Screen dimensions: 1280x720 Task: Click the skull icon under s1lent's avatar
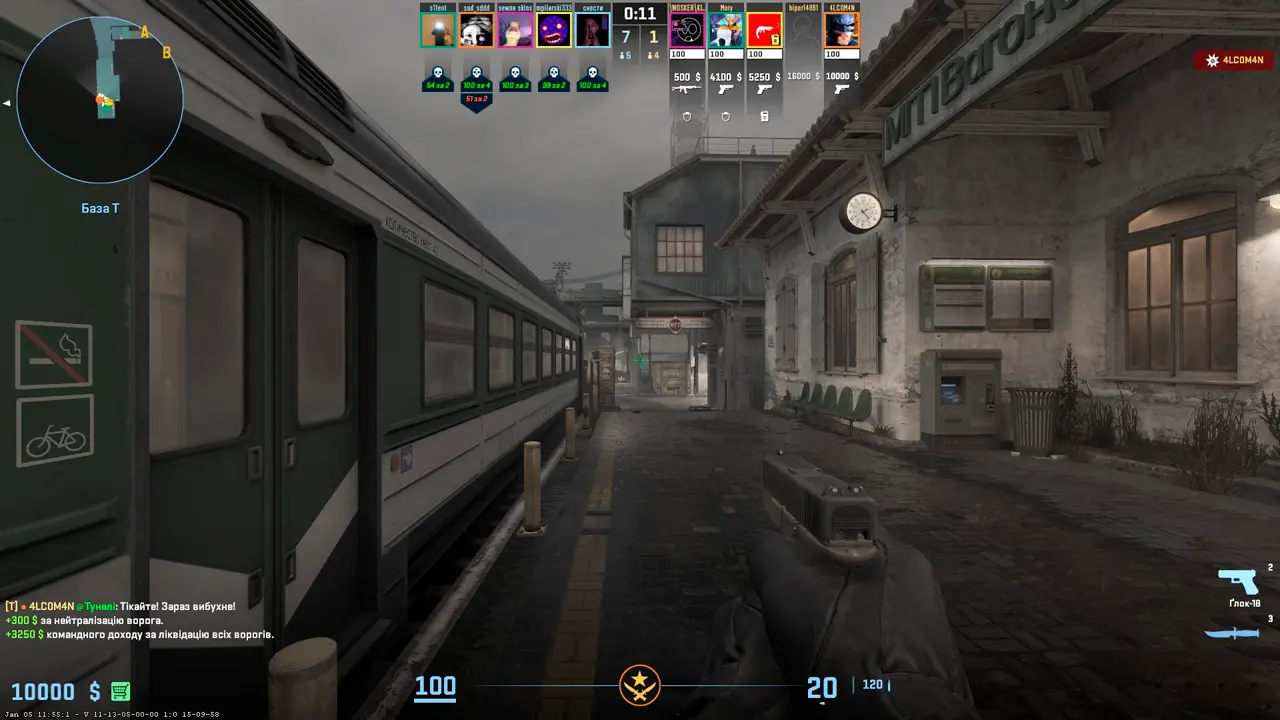(x=437, y=73)
